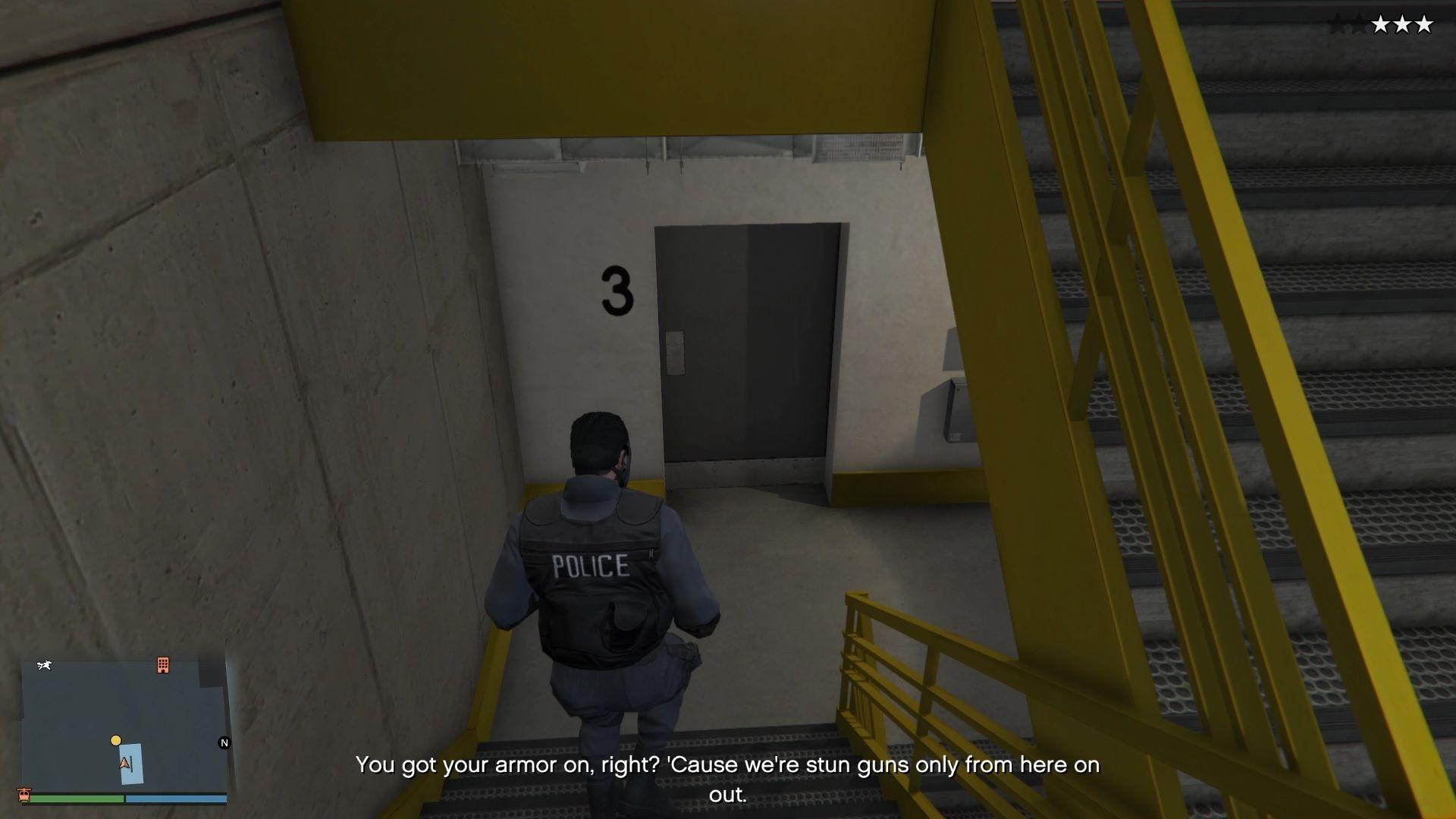Click the white animal blip on the minimap
Image resolution: width=1456 pixels, height=819 pixels.
click(44, 664)
